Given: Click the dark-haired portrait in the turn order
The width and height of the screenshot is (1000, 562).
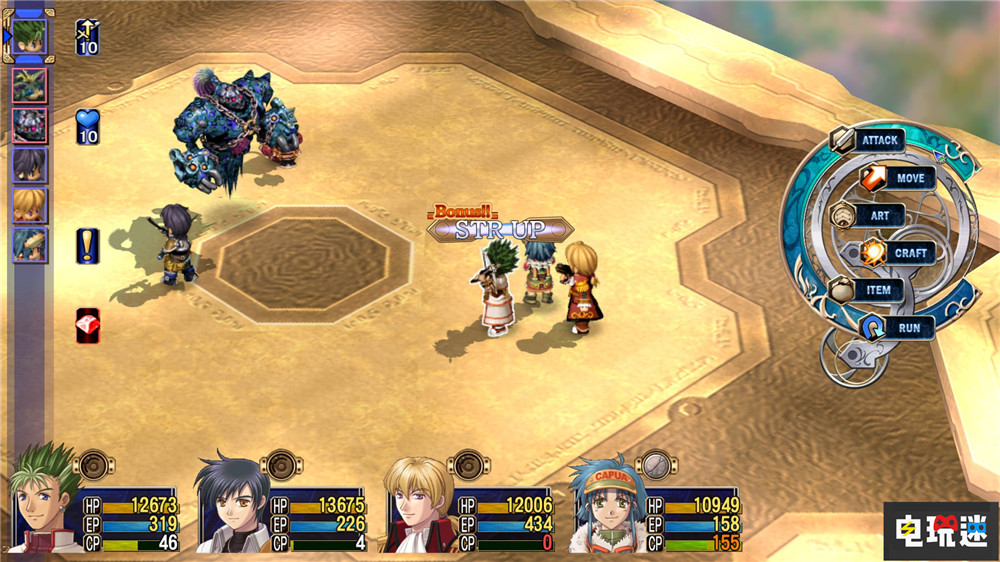Looking at the screenshot, I should [29, 165].
